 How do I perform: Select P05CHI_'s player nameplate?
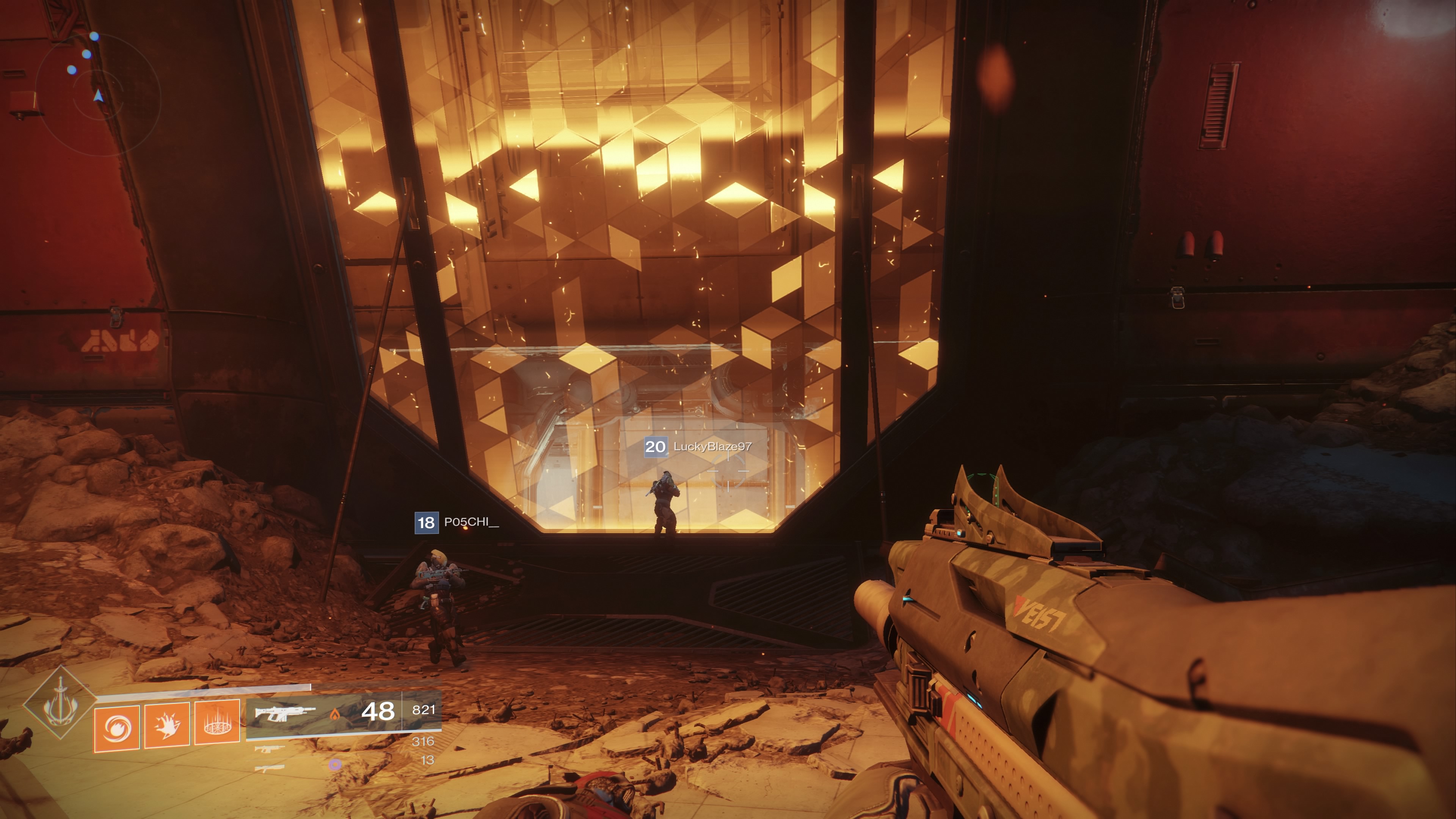[457, 522]
